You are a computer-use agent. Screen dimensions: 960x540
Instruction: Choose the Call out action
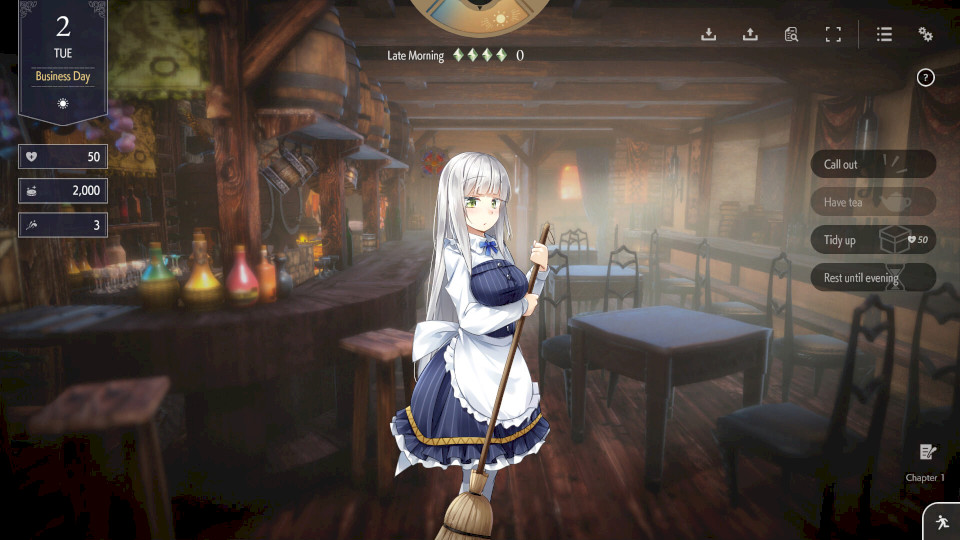coord(872,164)
